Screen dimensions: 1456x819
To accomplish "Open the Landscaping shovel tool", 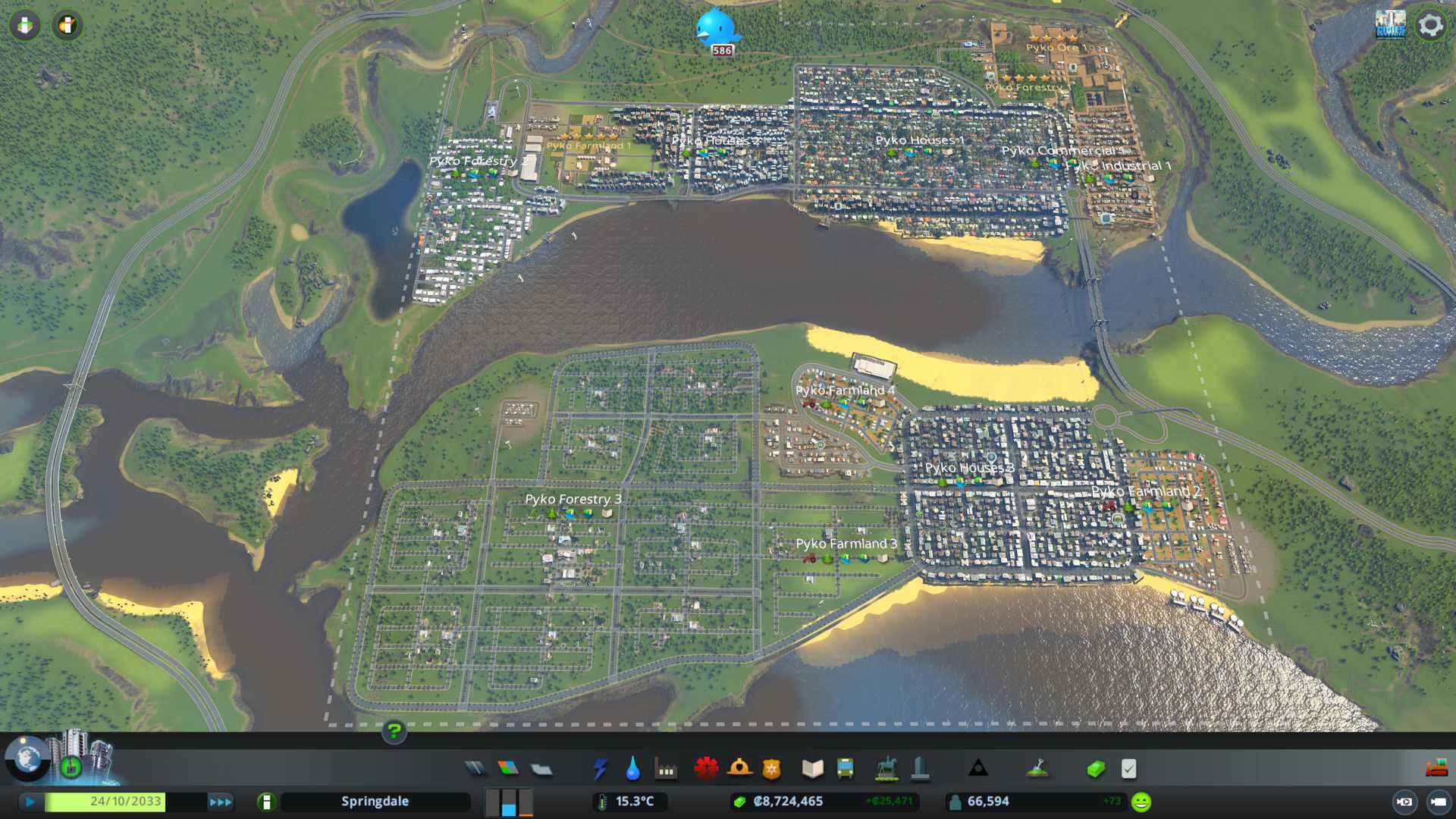I will click(x=1037, y=769).
